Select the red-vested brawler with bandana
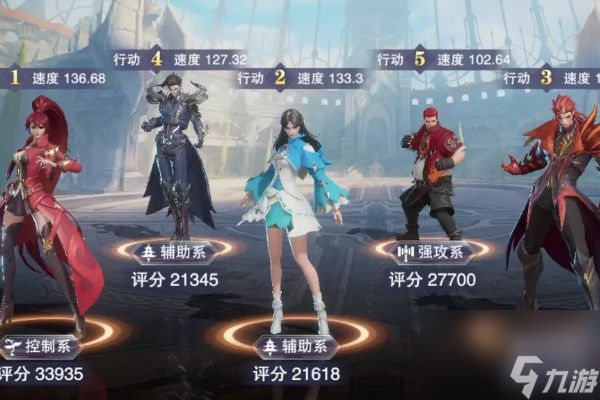This screenshot has width=600, height=400. (x=432, y=170)
